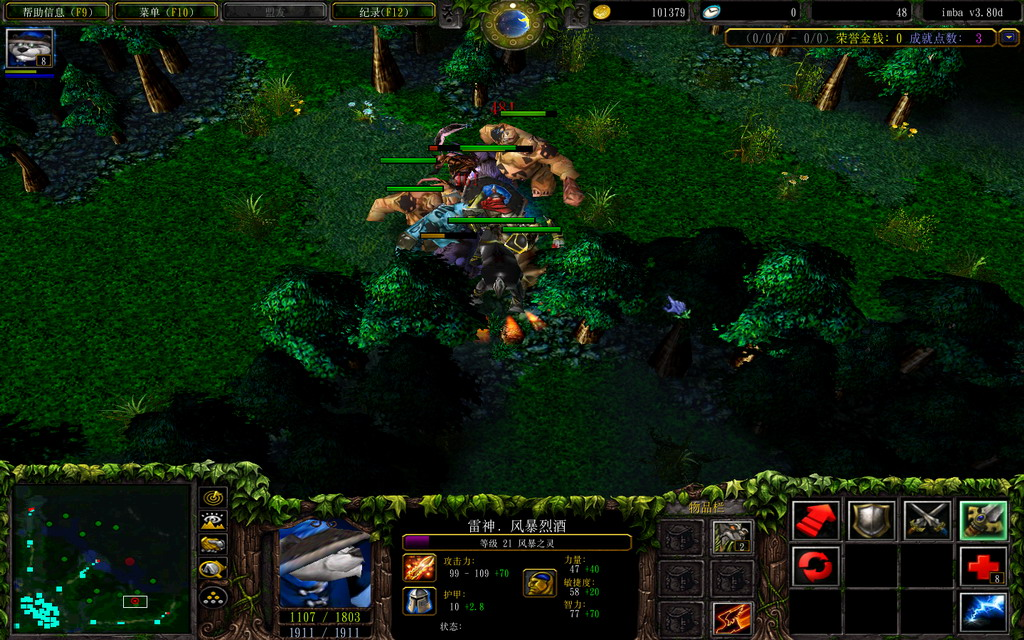Select the hero's 3D portrait
The width and height of the screenshot is (1024, 640).
(324, 564)
